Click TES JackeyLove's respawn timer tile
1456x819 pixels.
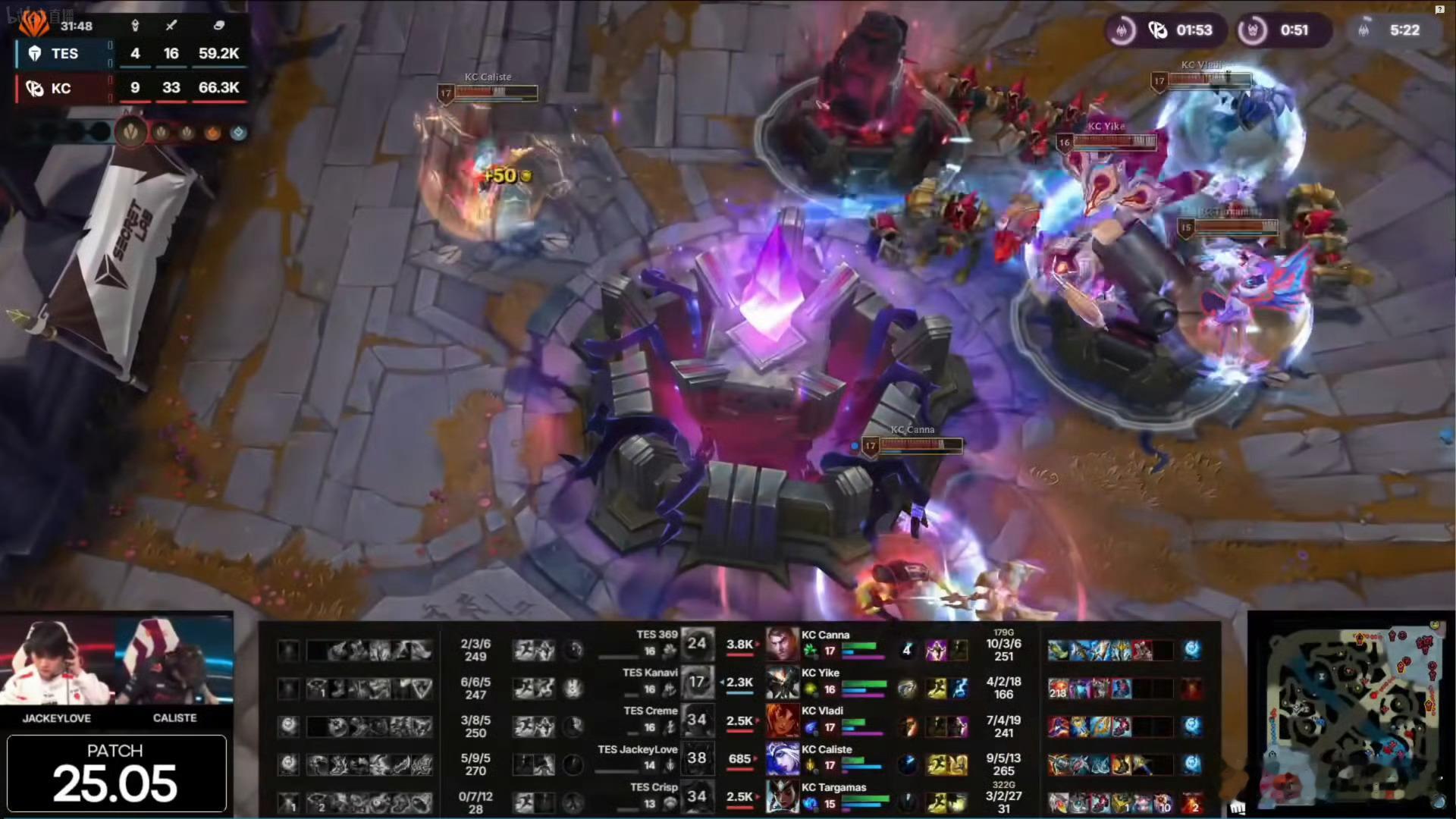click(696, 758)
